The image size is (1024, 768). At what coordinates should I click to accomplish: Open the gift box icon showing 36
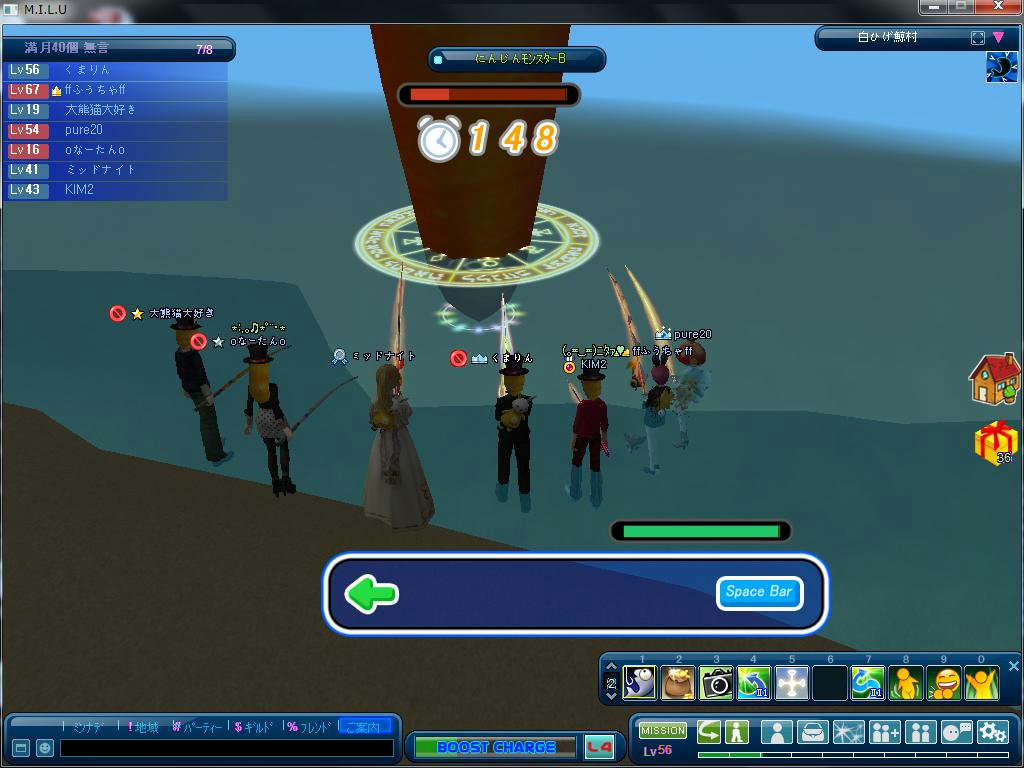click(x=995, y=442)
